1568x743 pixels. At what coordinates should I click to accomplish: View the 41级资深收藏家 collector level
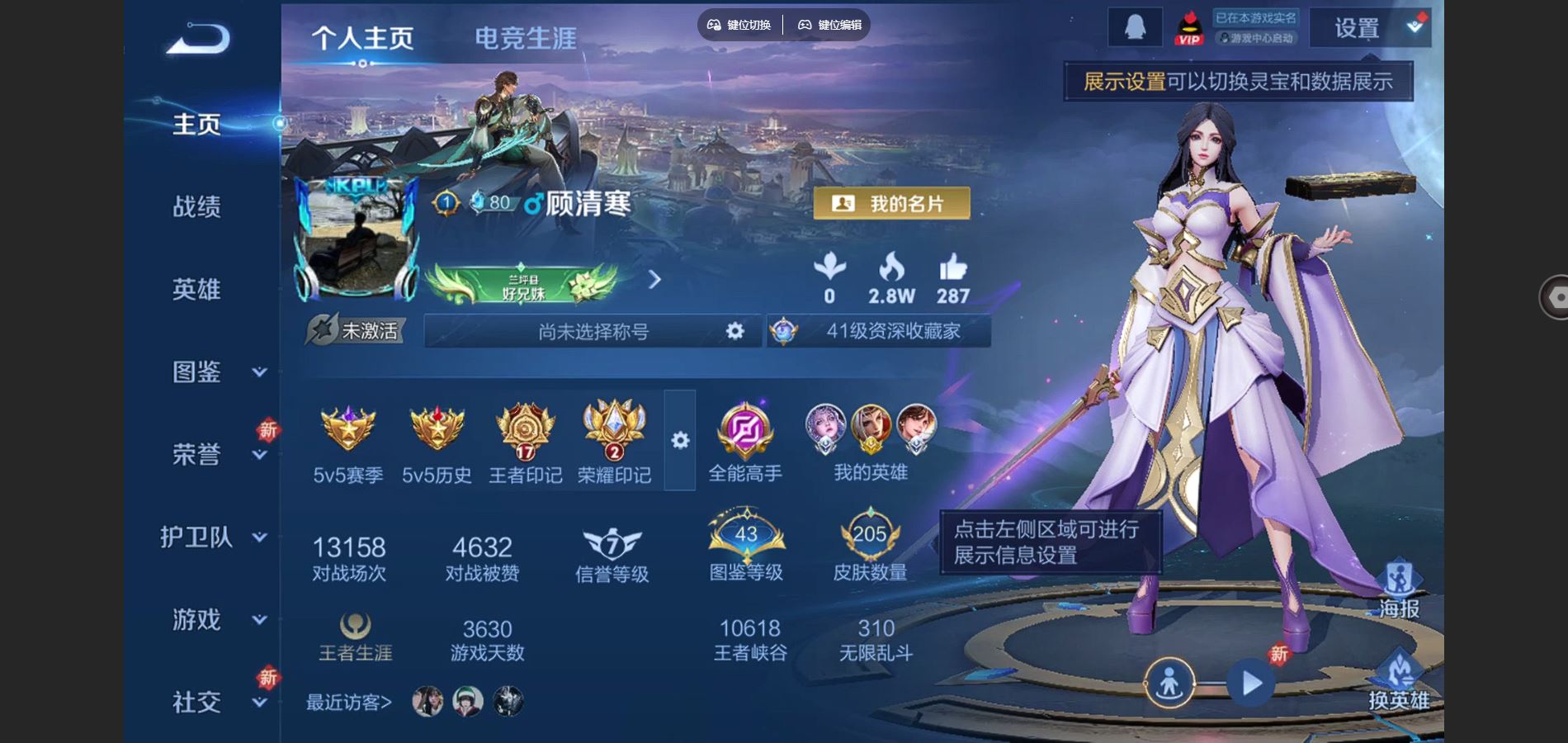pyautogui.click(x=880, y=331)
